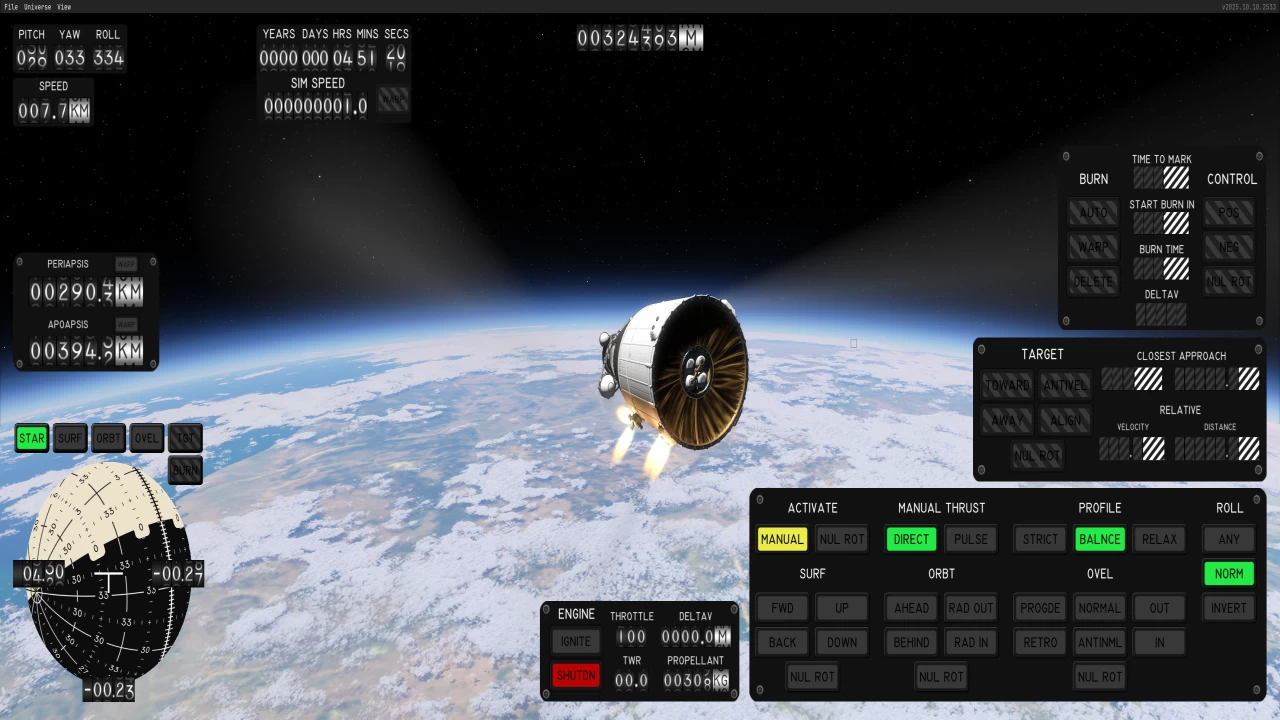Screen dimensions: 1280x720
Task: Enable the OVEL navball mode
Action: (x=146, y=438)
